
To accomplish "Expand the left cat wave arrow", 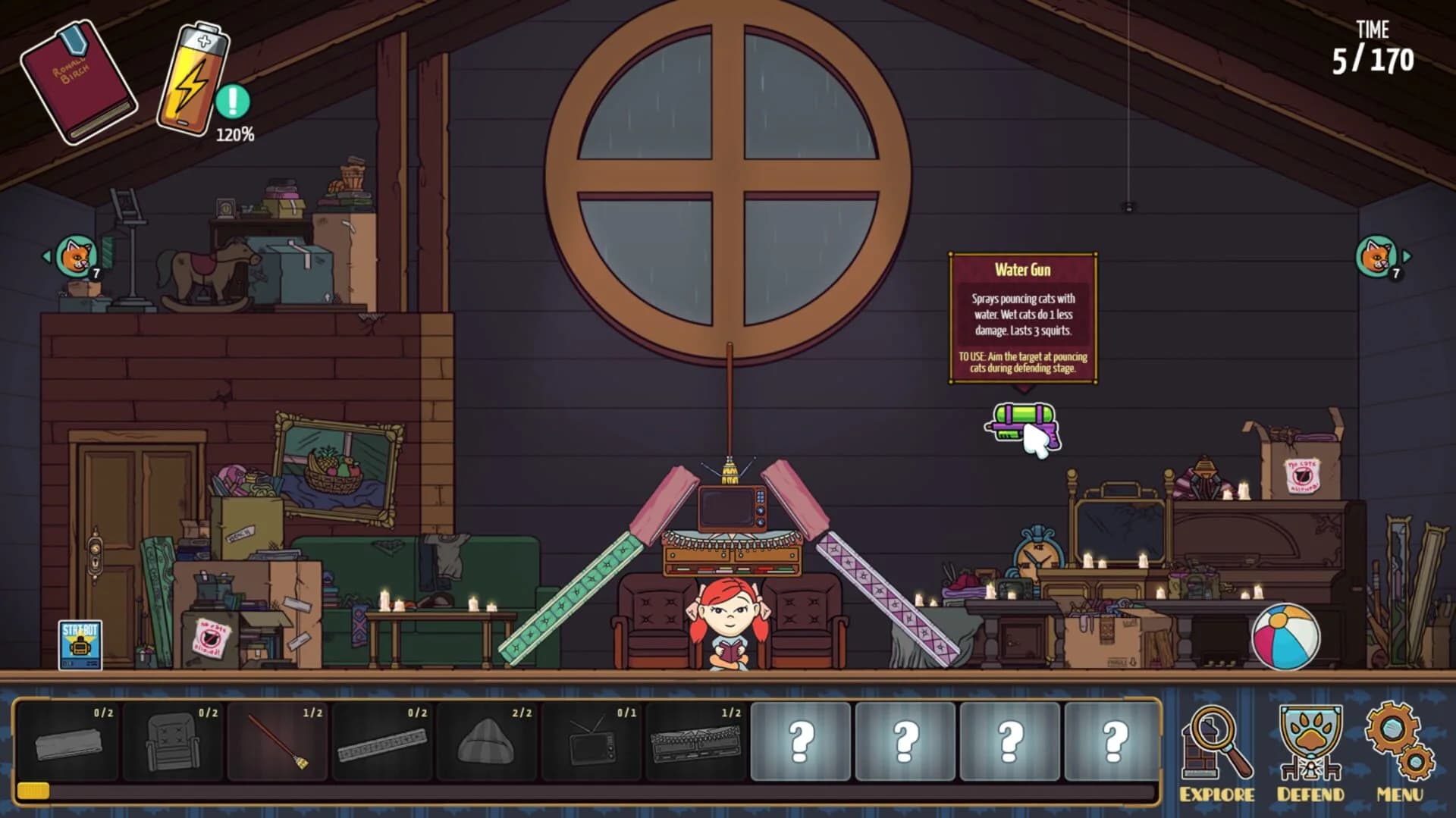I will [45, 255].
